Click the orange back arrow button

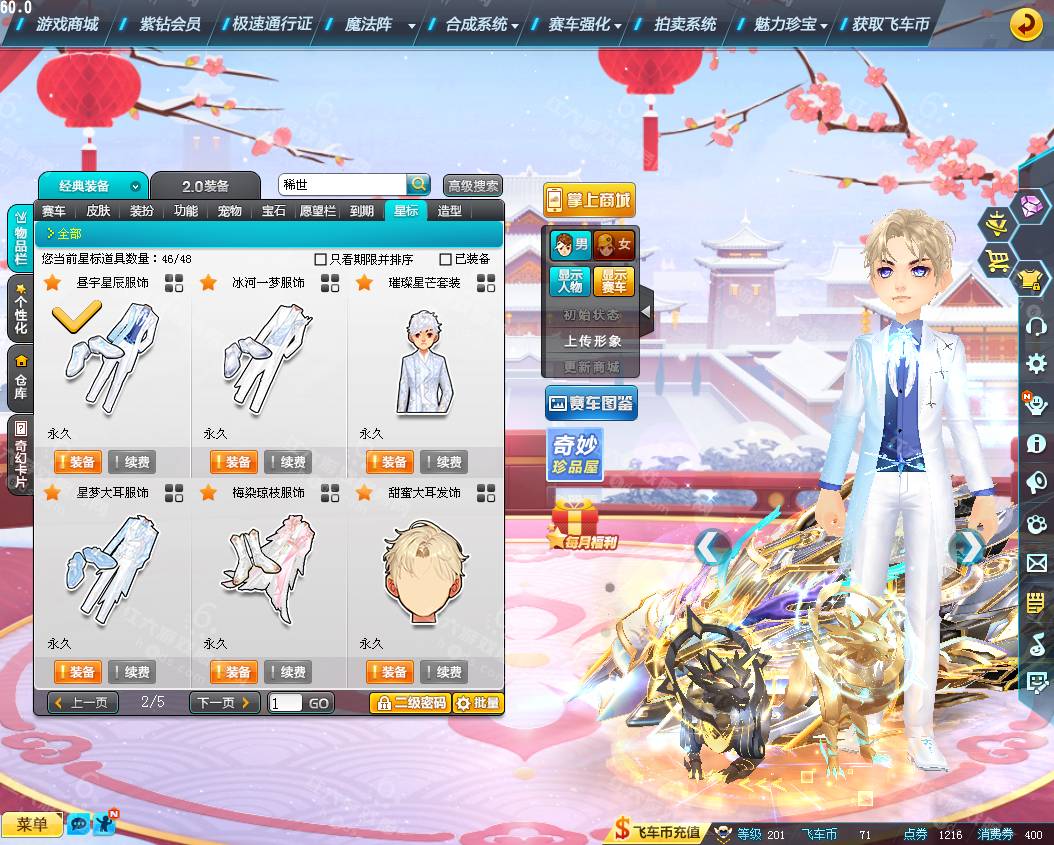point(1027,24)
